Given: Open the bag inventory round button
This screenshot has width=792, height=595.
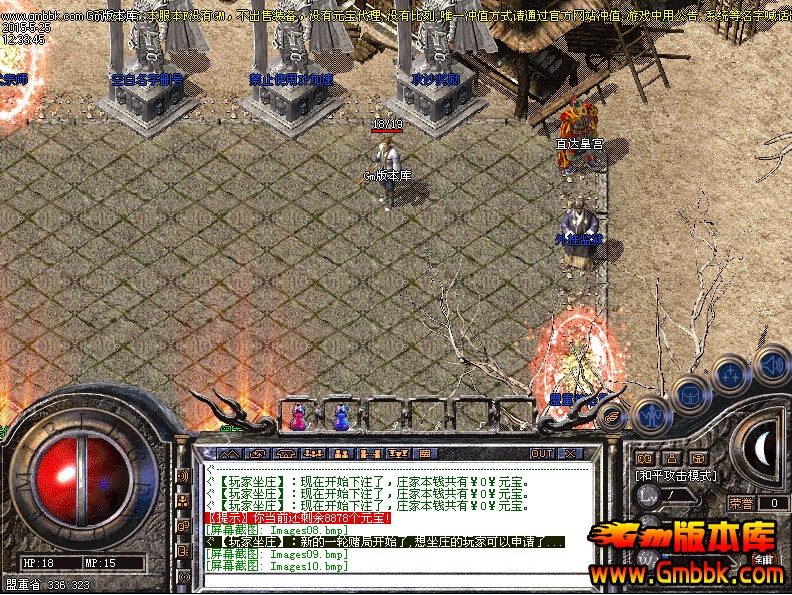Looking at the screenshot, I should pyautogui.click(x=691, y=394).
